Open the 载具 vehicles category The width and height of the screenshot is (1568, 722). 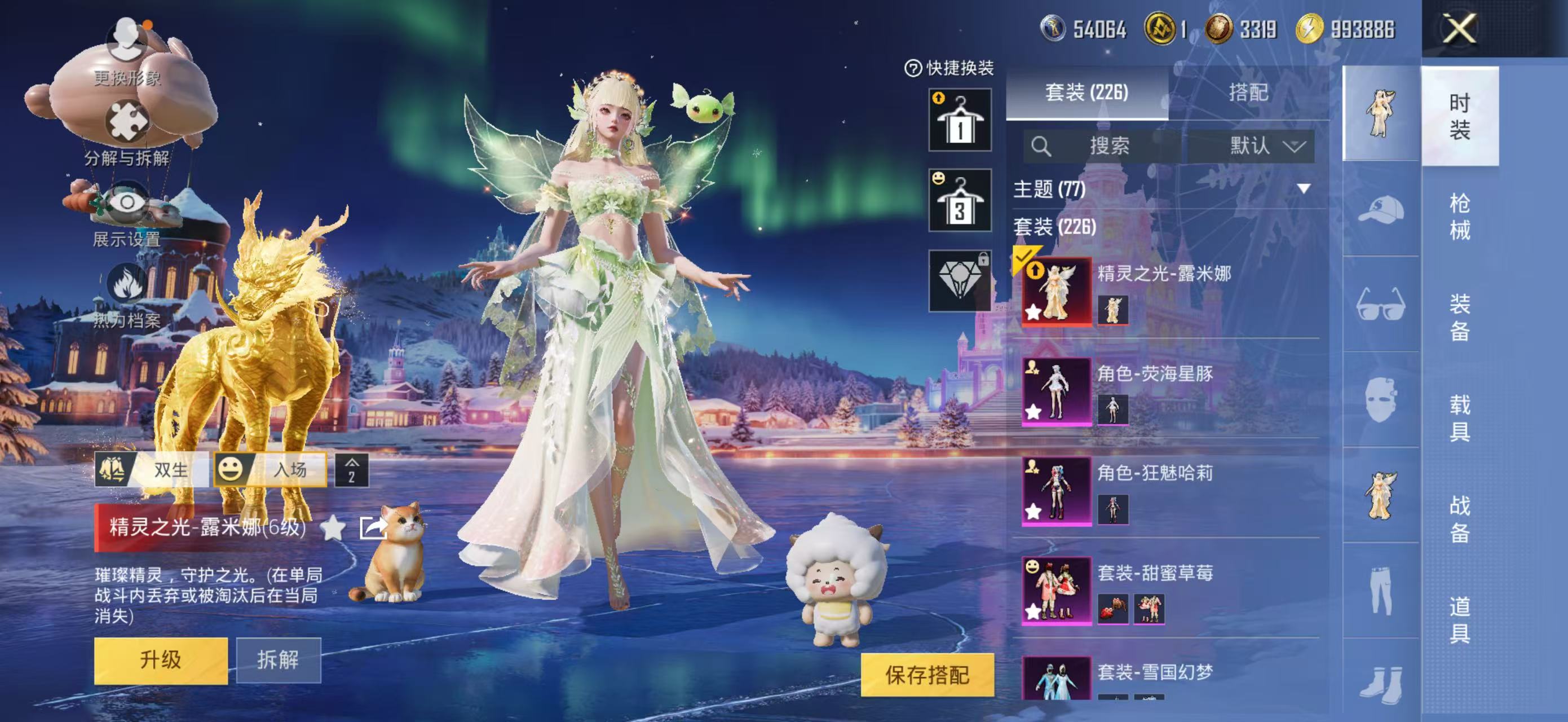(x=1459, y=417)
